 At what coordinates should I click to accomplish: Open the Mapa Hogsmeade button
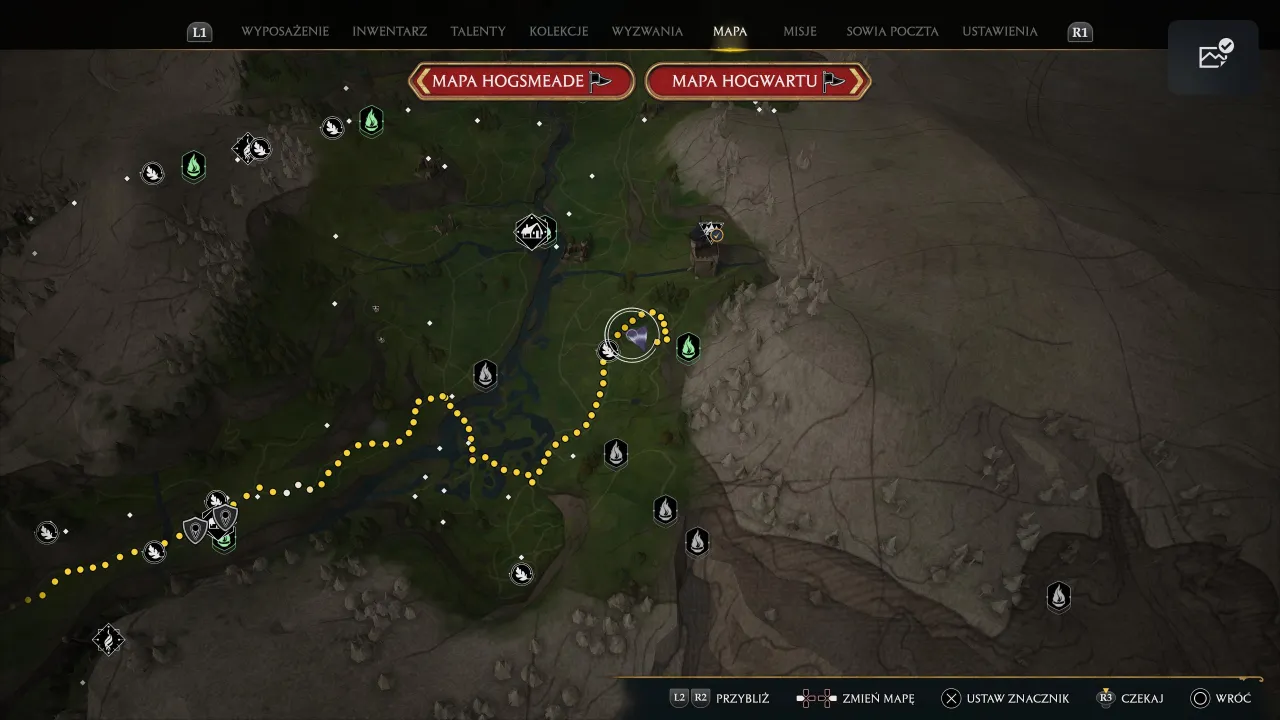point(522,81)
